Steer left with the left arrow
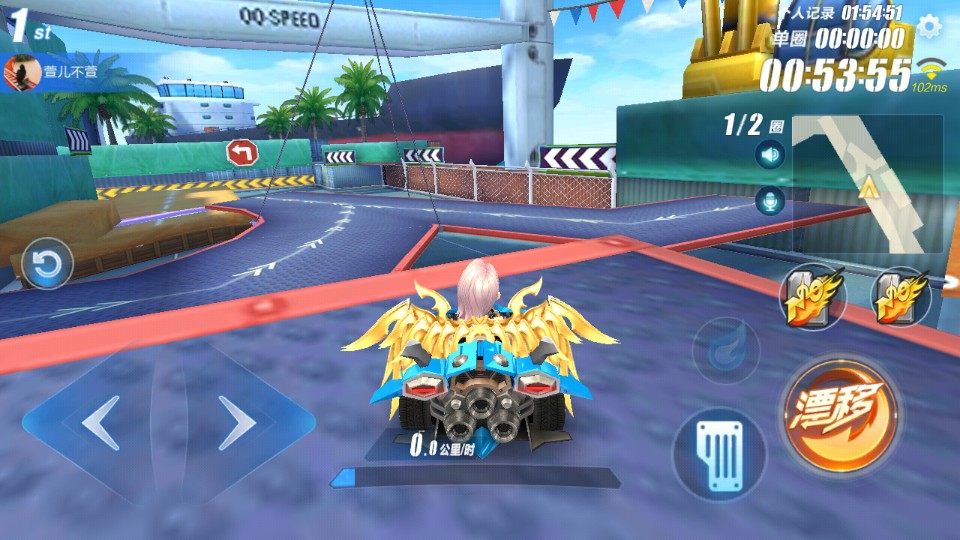The image size is (960, 540). (x=98, y=424)
